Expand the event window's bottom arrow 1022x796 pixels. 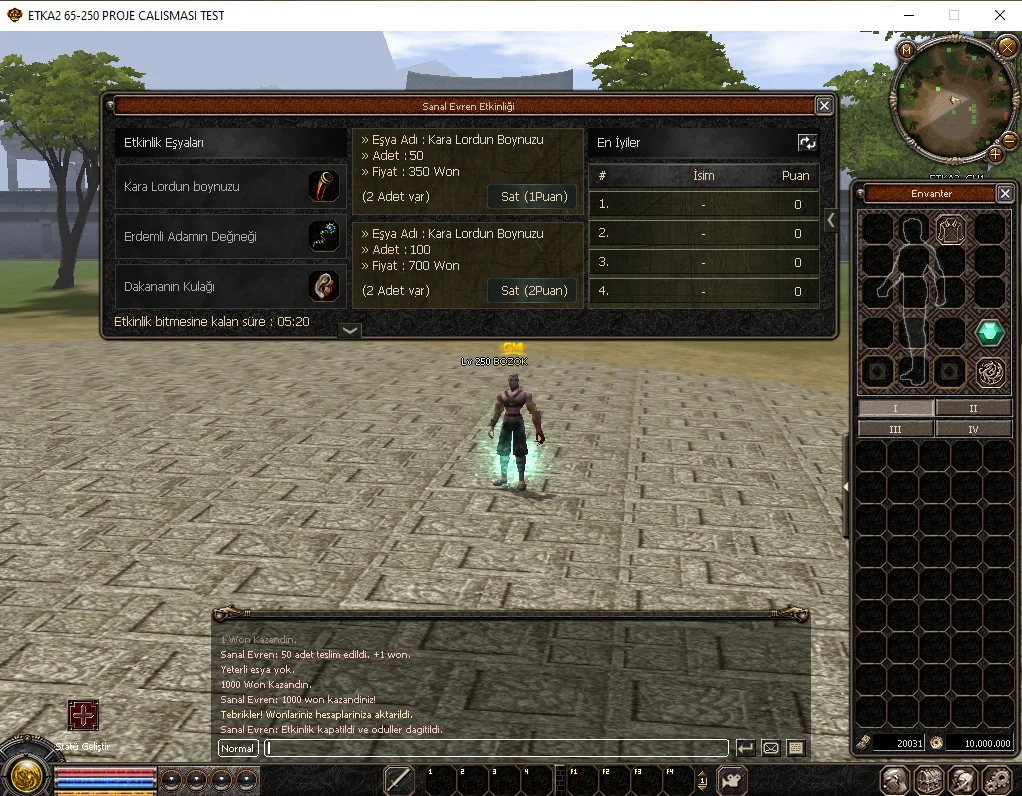[349, 330]
